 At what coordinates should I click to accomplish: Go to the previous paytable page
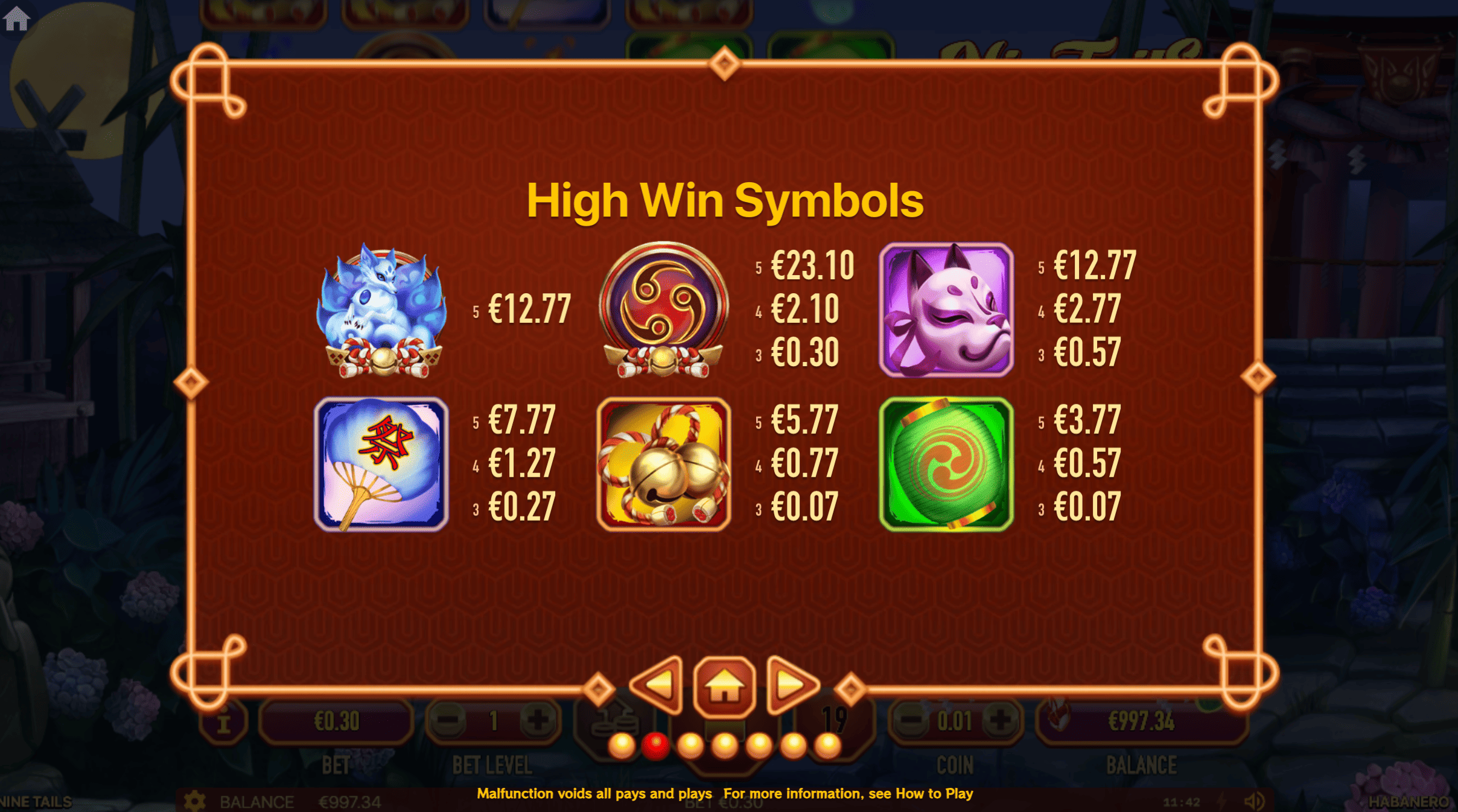[x=658, y=685]
